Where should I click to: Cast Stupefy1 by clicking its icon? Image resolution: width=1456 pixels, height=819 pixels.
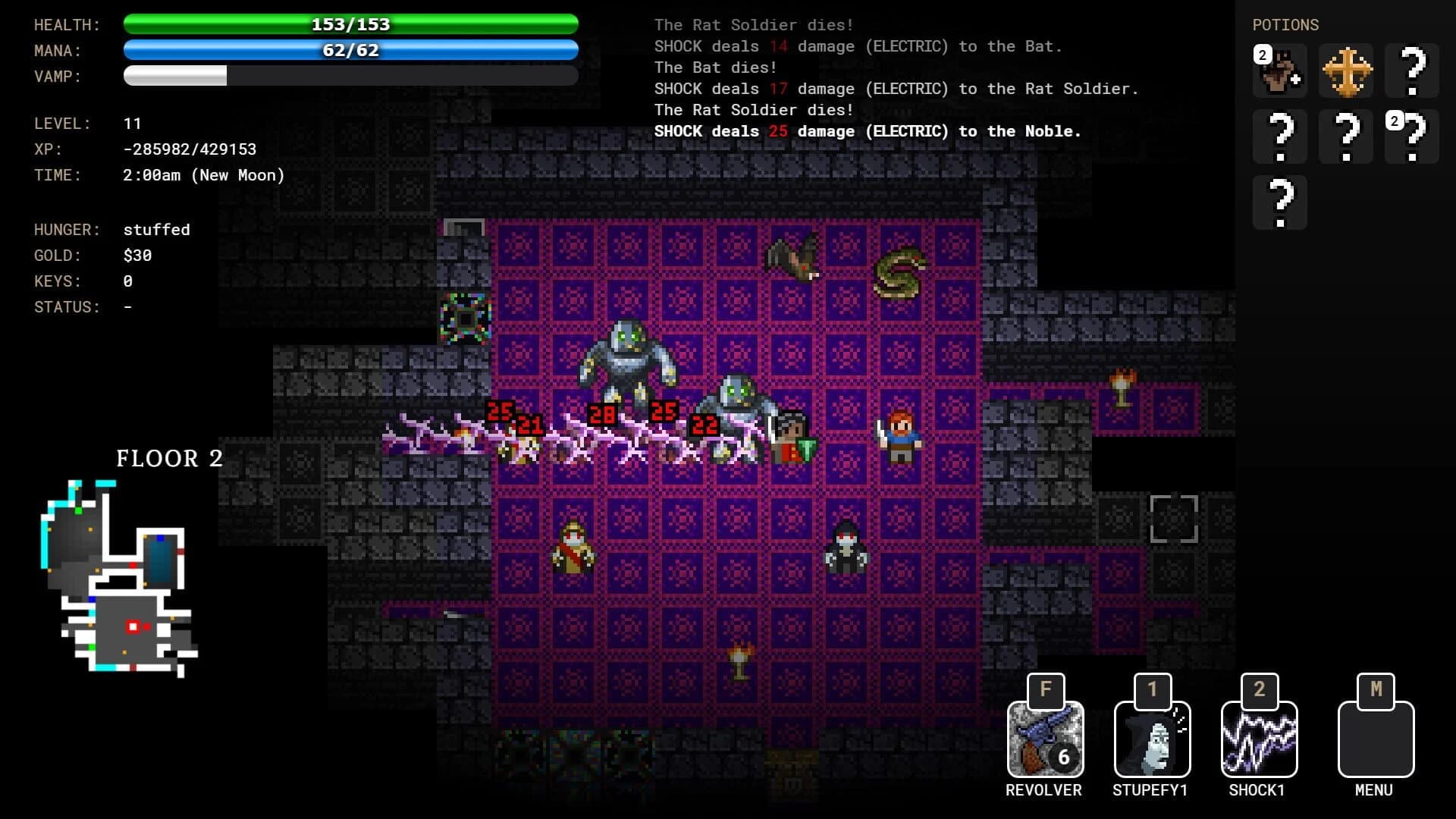coord(1151,738)
